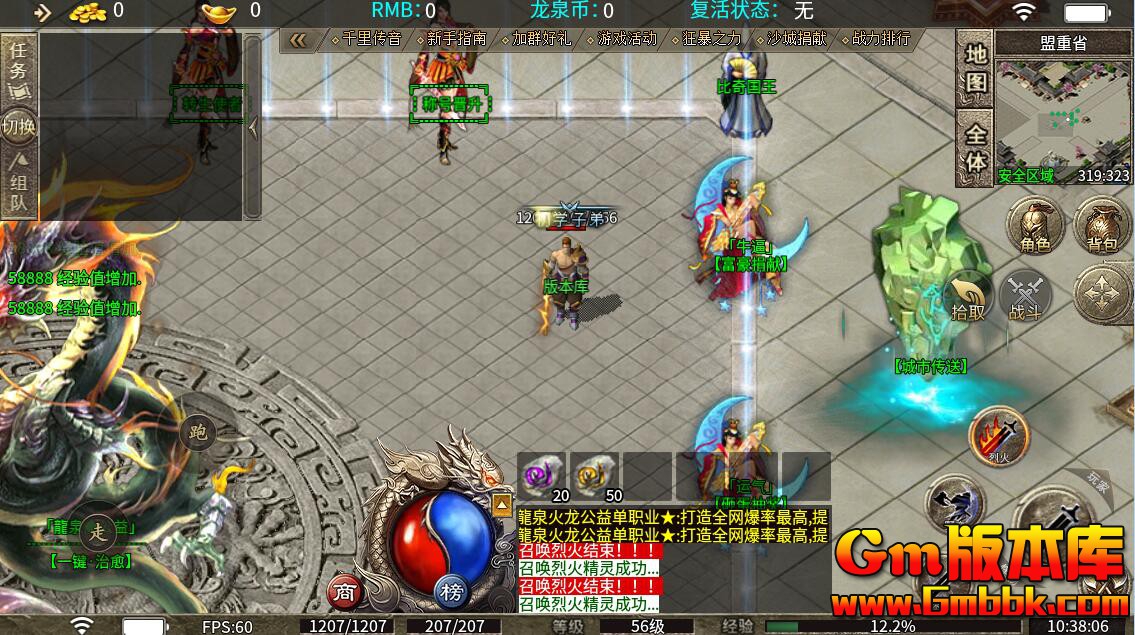The height and width of the screenshot is (635, 1135).
Task: Open the 角色 character sheet
Action: [1035, 226]
